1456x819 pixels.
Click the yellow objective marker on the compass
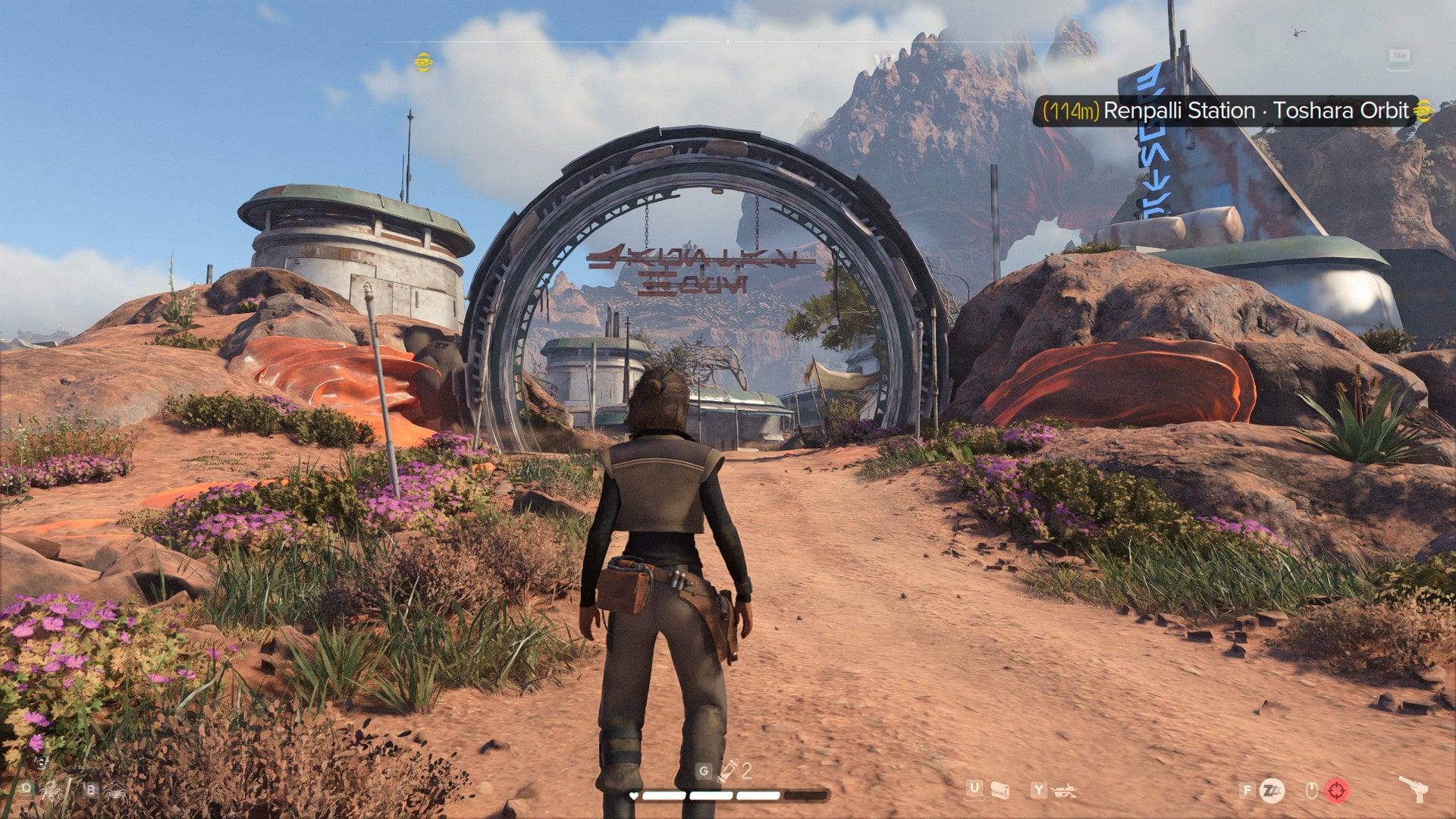(x=424, y=62)
